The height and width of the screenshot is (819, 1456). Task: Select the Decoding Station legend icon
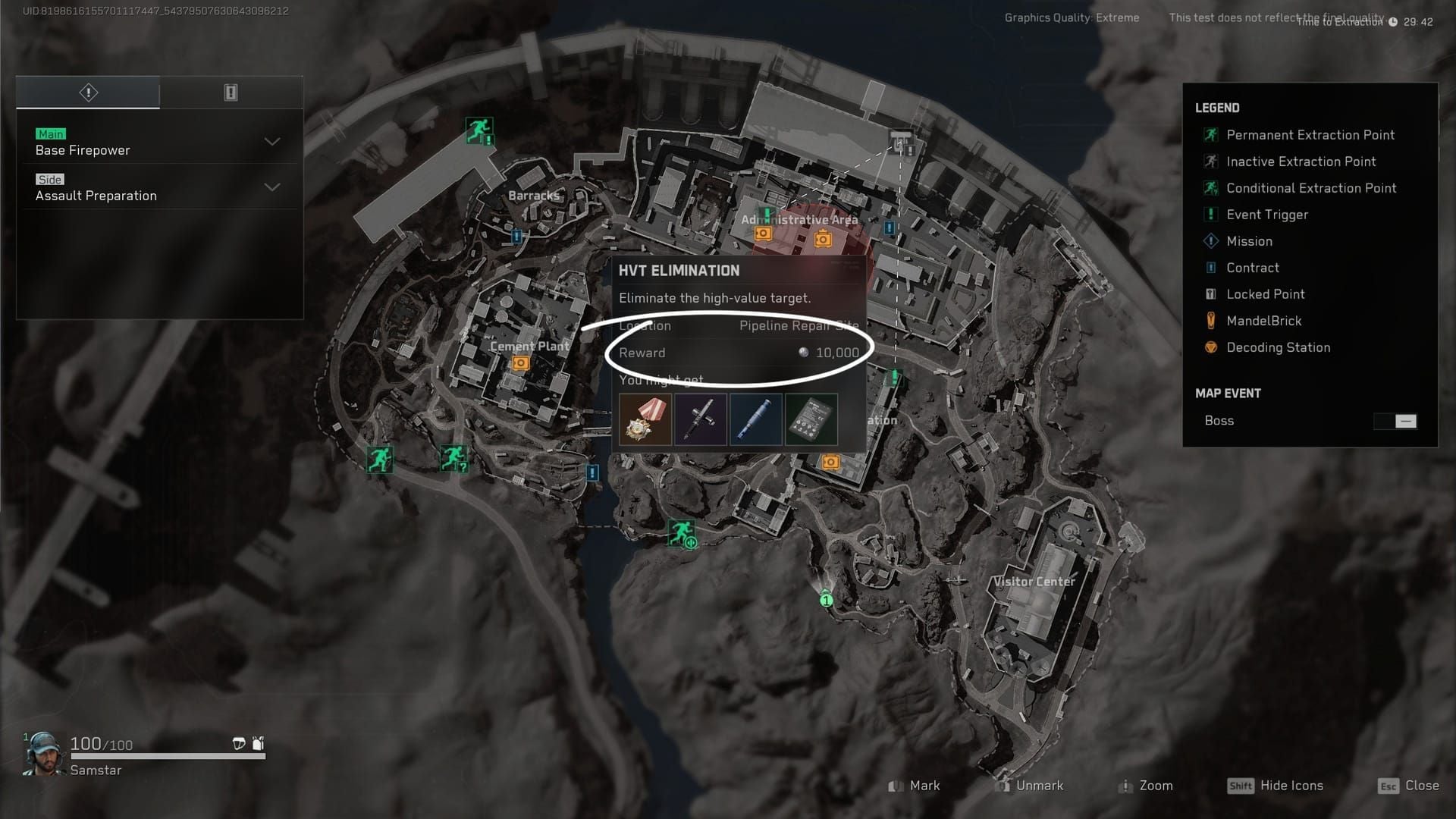pos(1211,347)
